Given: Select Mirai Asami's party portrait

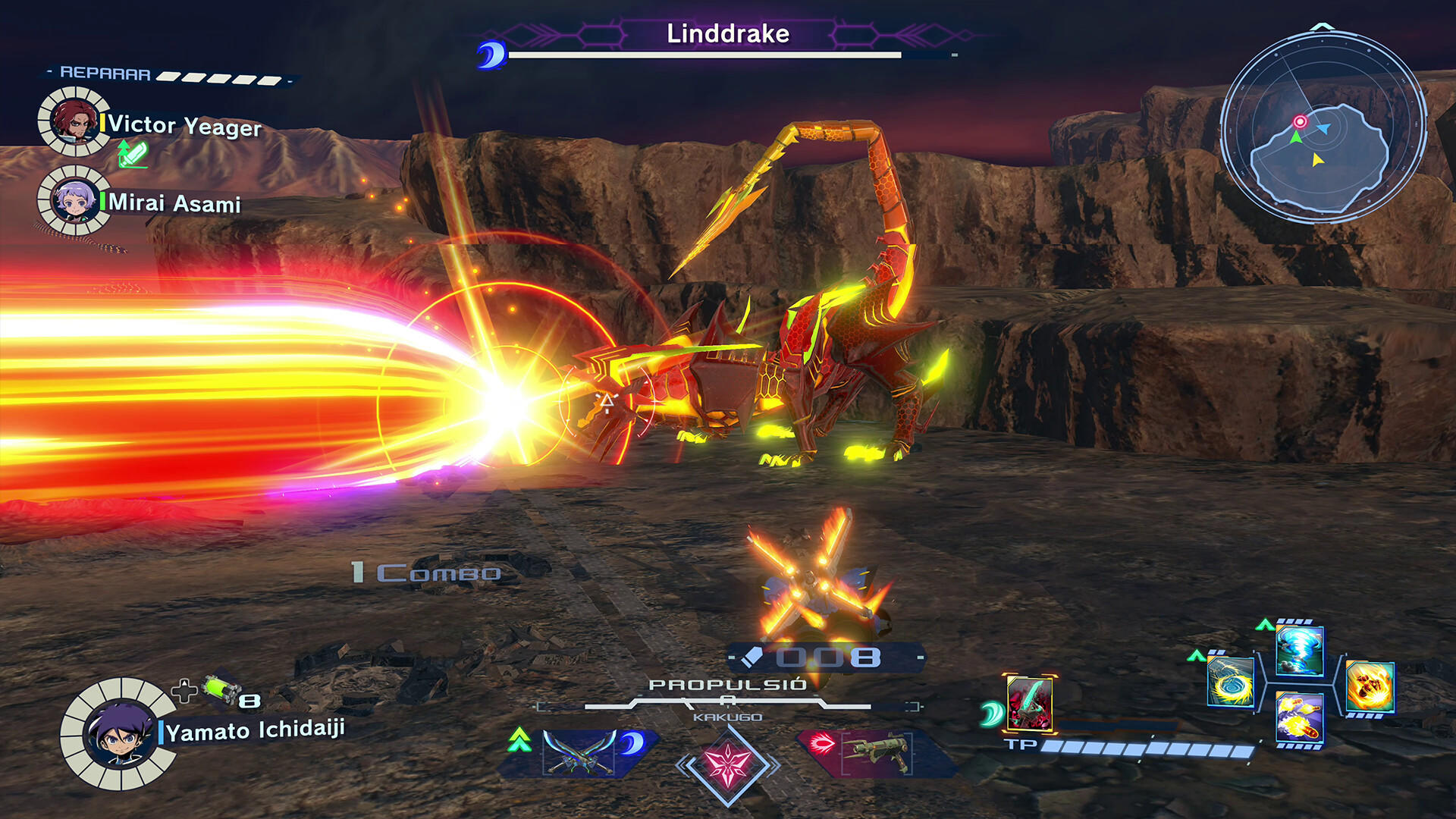Looking at the screenshot, I should [x=74, y=201].
